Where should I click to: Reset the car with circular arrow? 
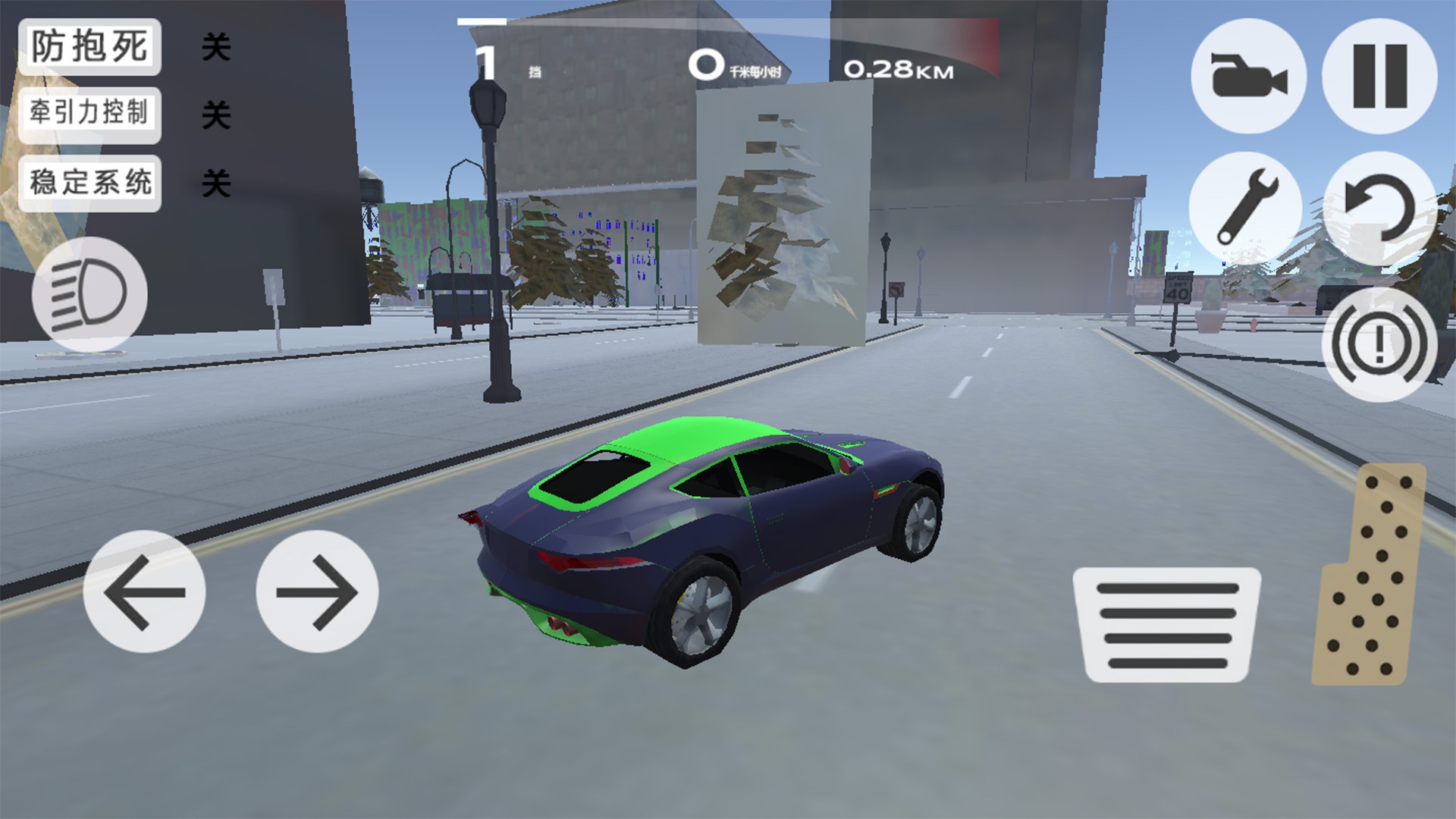pos(1379,208)
